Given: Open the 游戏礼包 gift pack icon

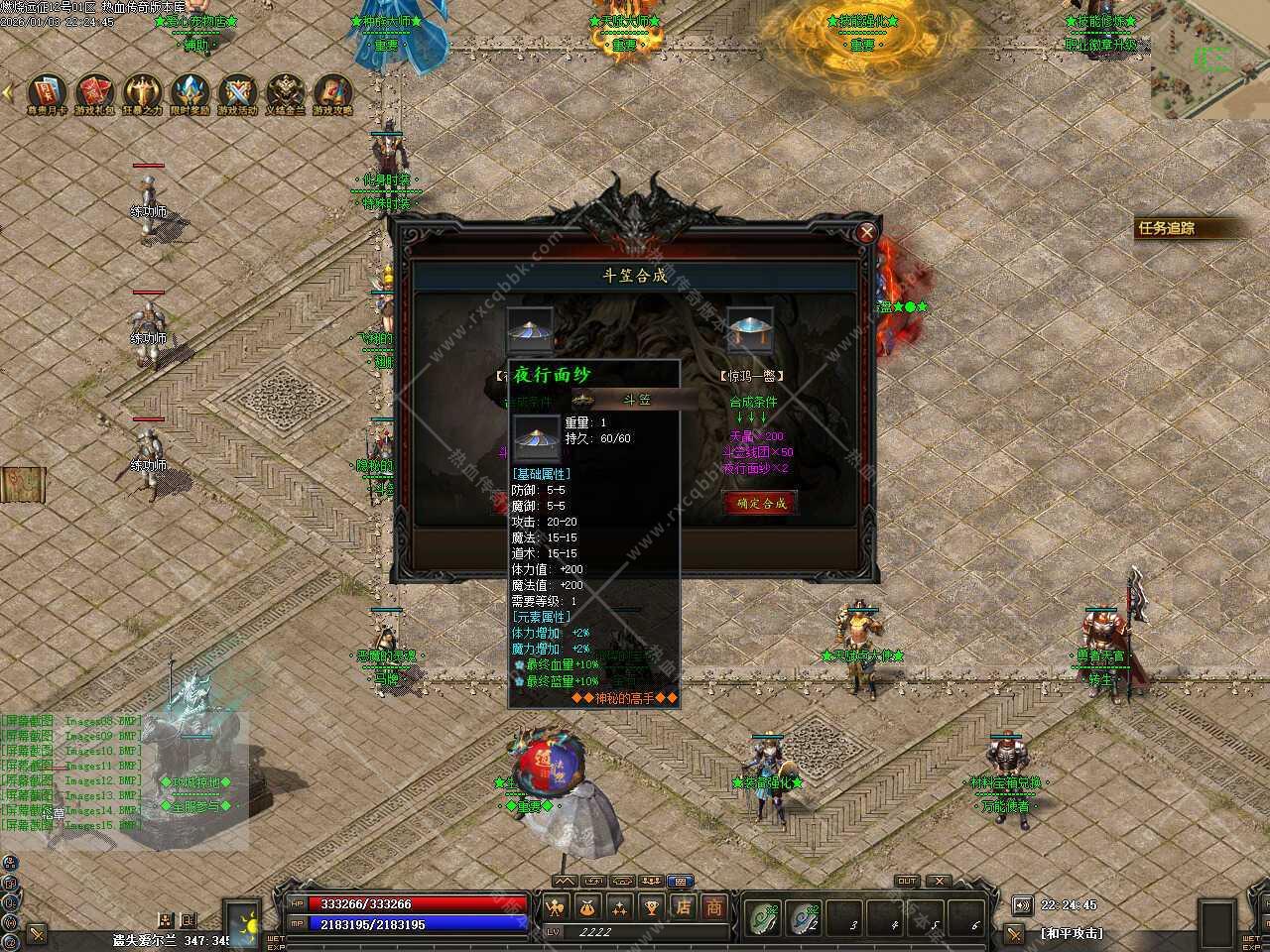Looking at the screenshot, I should [x=95, y=91].
